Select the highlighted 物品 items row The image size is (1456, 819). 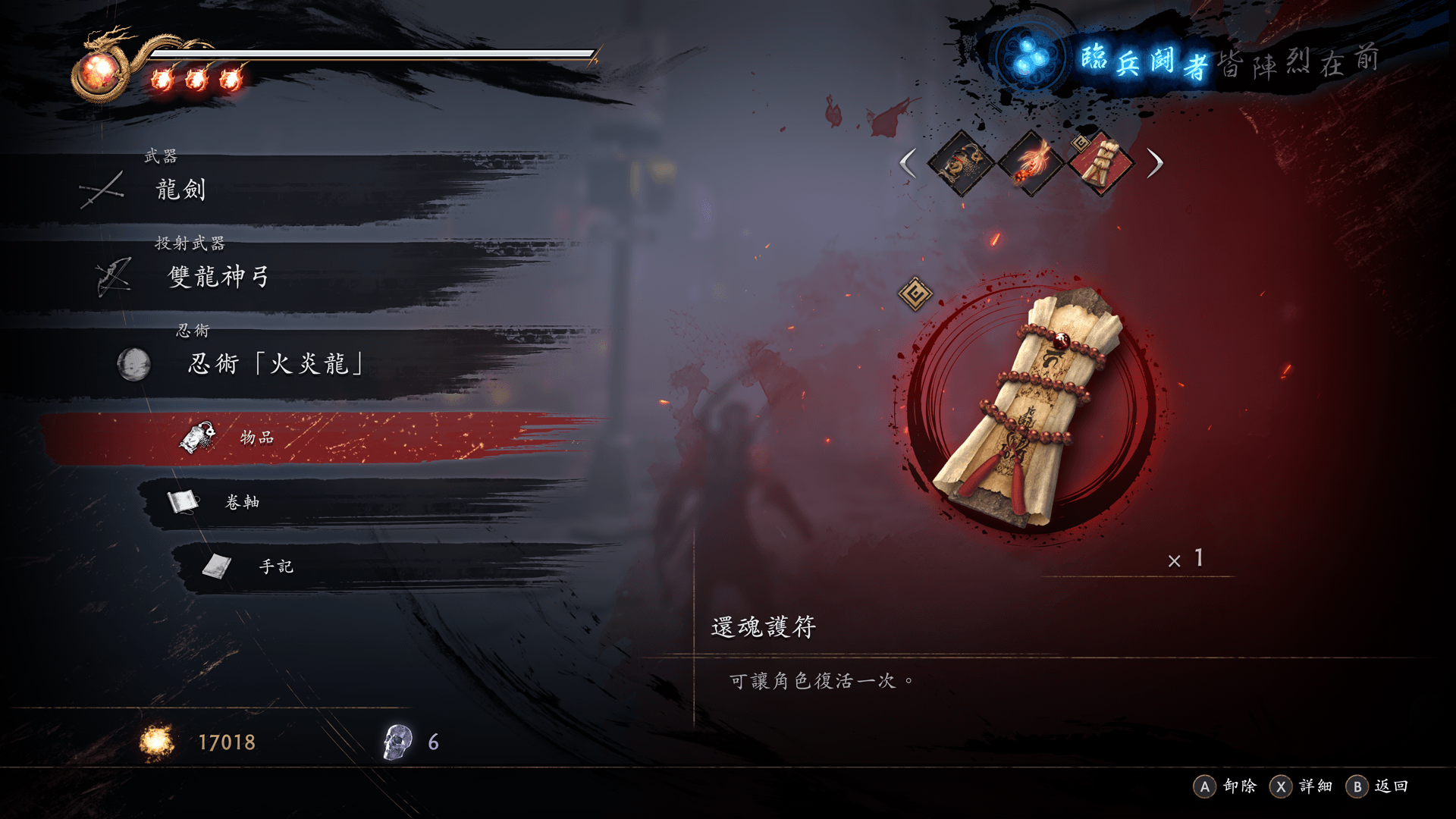pos(258,438)
